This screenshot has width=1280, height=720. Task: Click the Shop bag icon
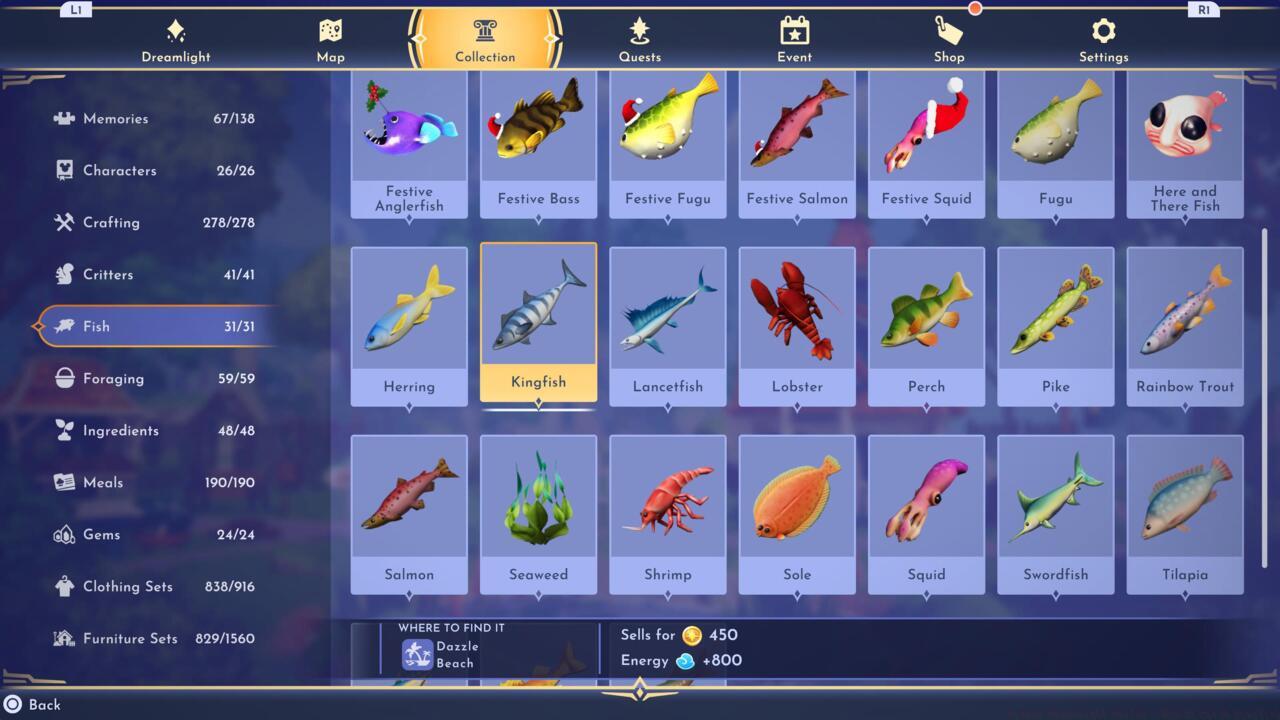coord(948,31)
